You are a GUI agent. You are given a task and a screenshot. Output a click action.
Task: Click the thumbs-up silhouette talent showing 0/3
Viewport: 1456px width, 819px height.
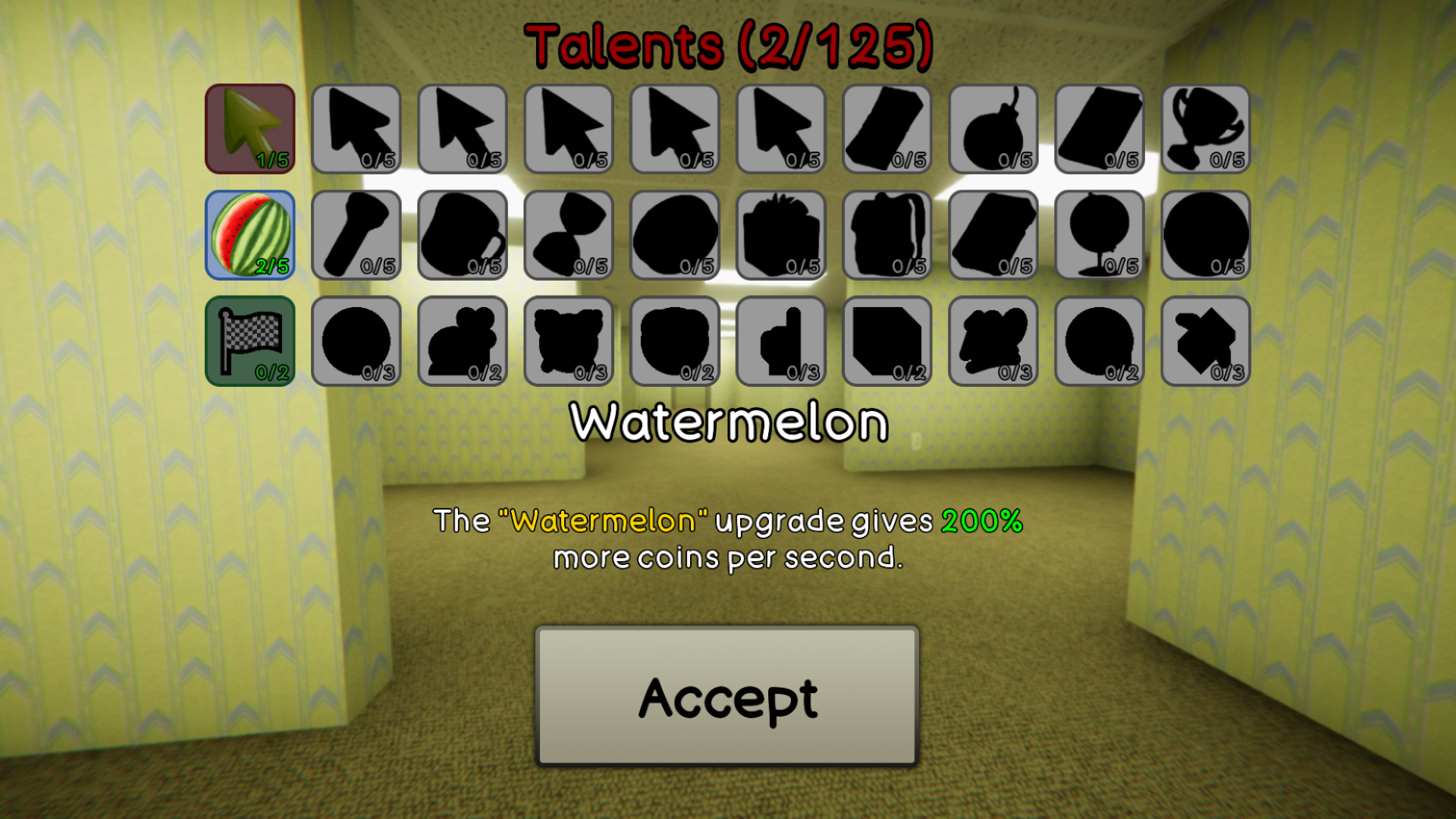pos(780,340)
